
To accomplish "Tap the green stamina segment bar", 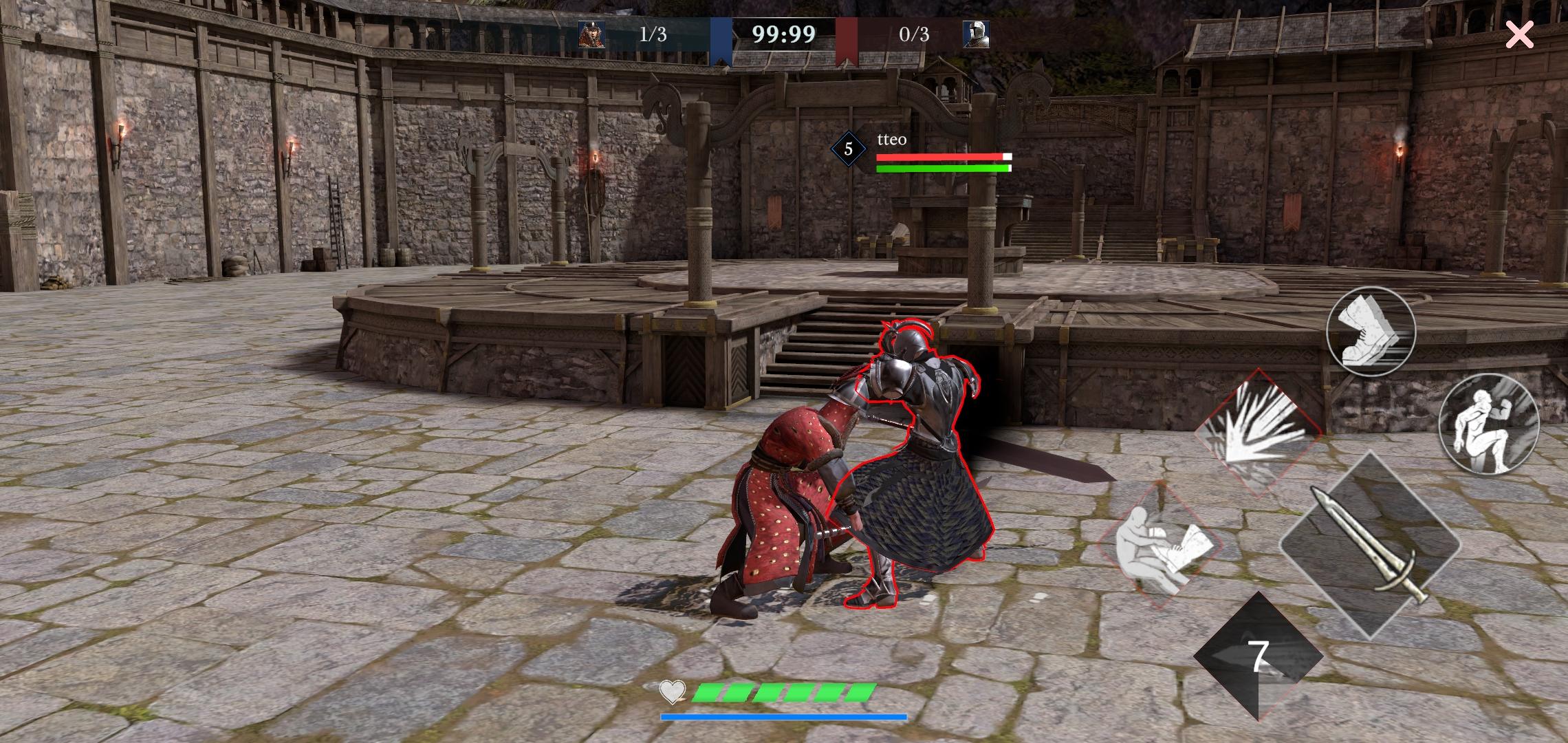I will click(x=784, y=693).
